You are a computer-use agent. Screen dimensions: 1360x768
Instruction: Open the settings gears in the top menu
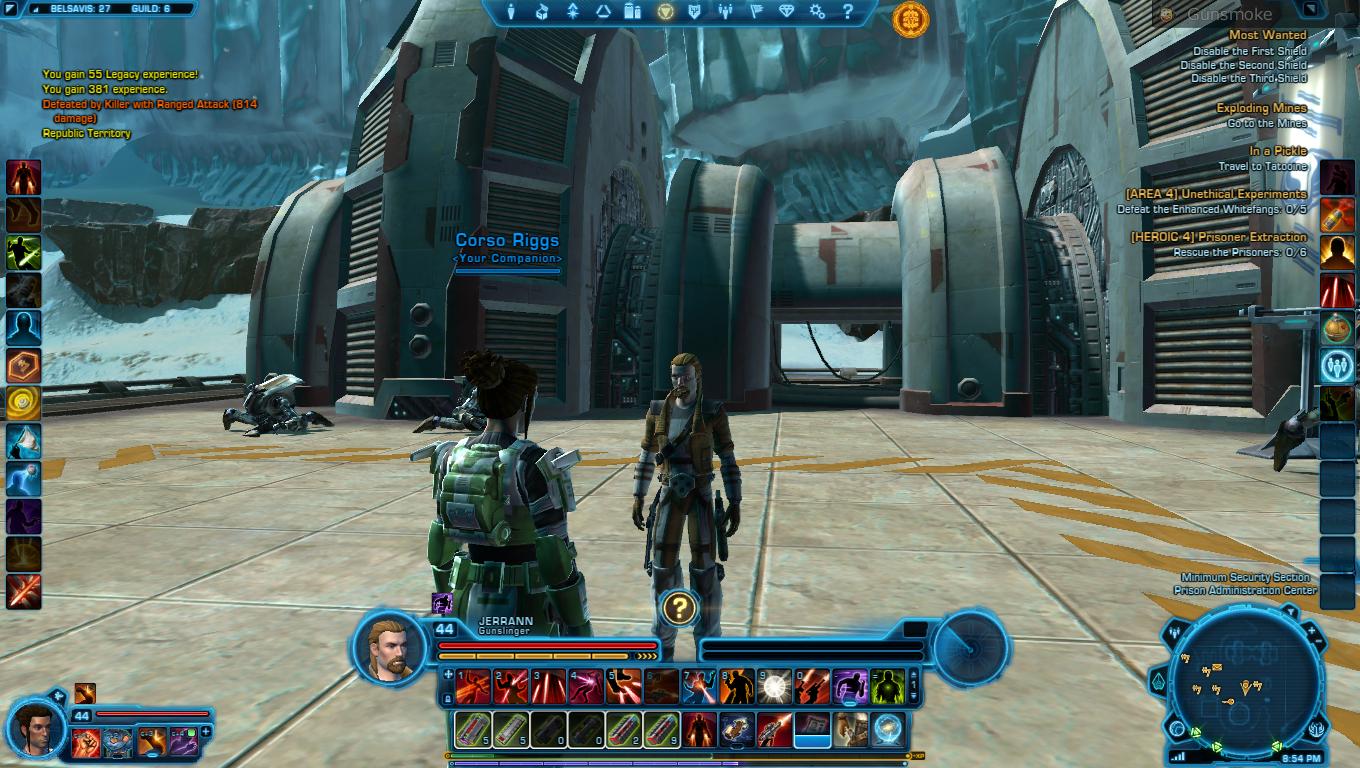pos(818,12)
